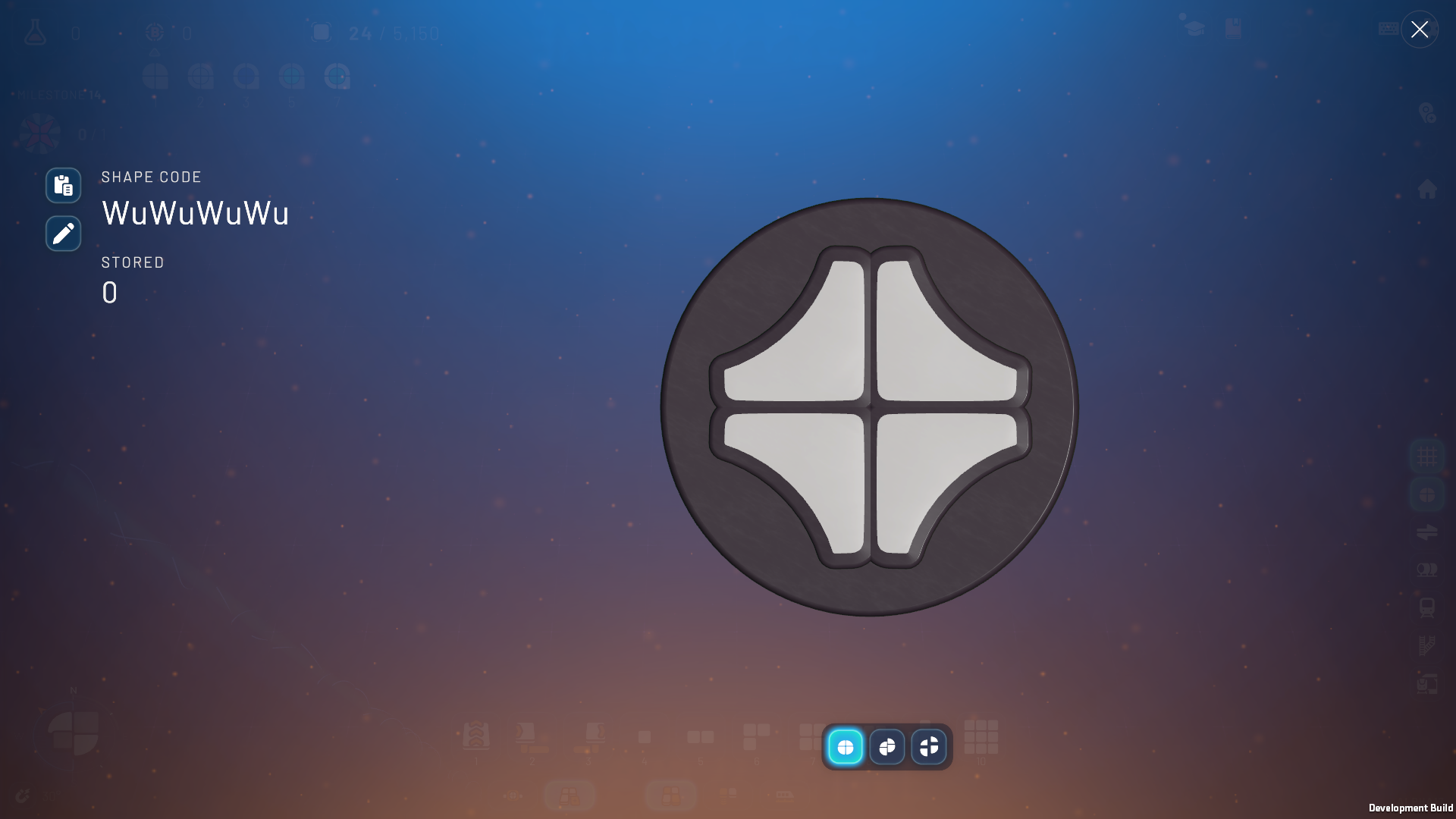Expand the milestone shape preview numbered 2
1456x819 pixels.
(x=199, y=76)
